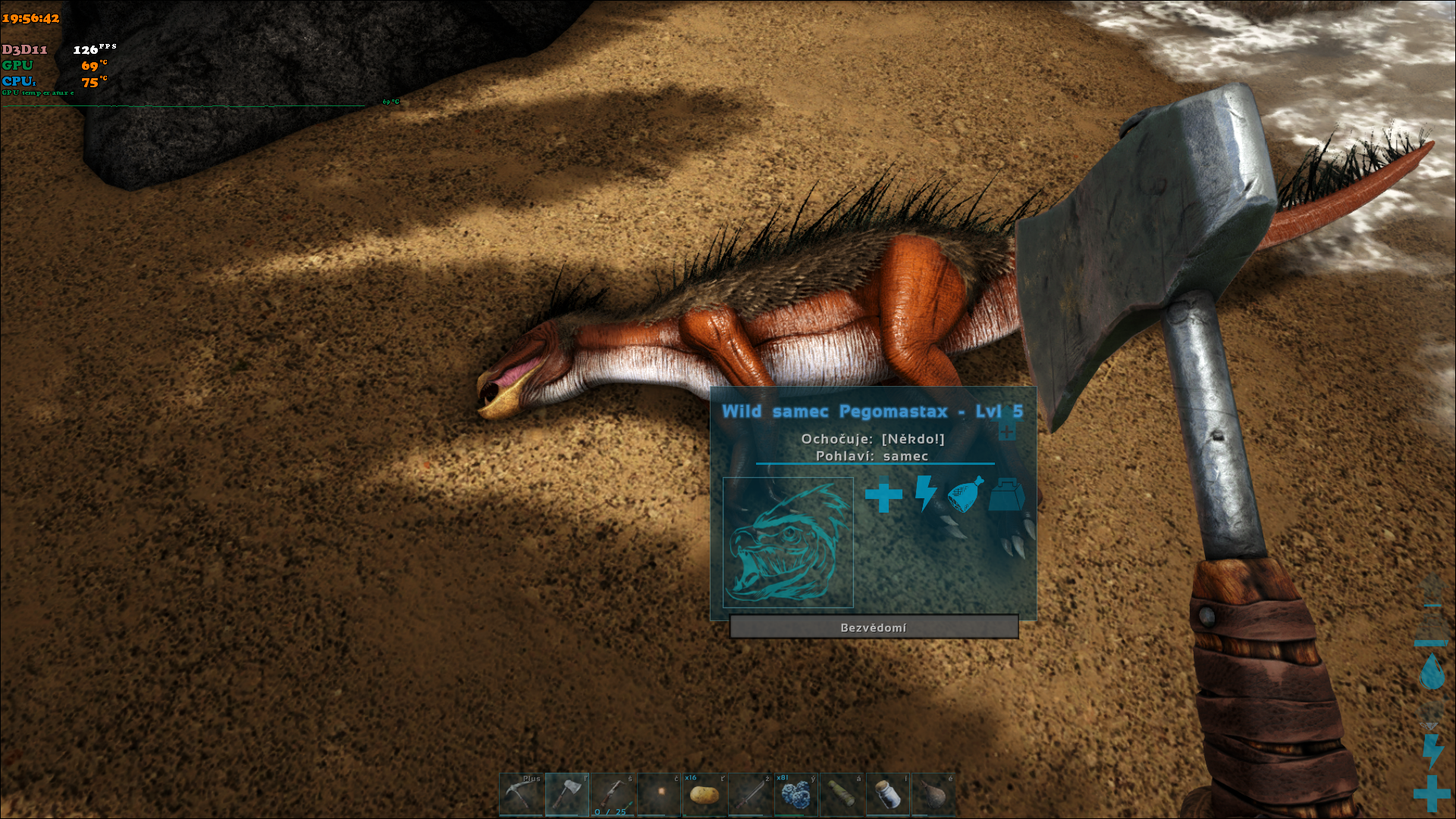Screen dimensions: 1456x819
Task: Equip the sword from the hotbar
Action: (750, 794)
